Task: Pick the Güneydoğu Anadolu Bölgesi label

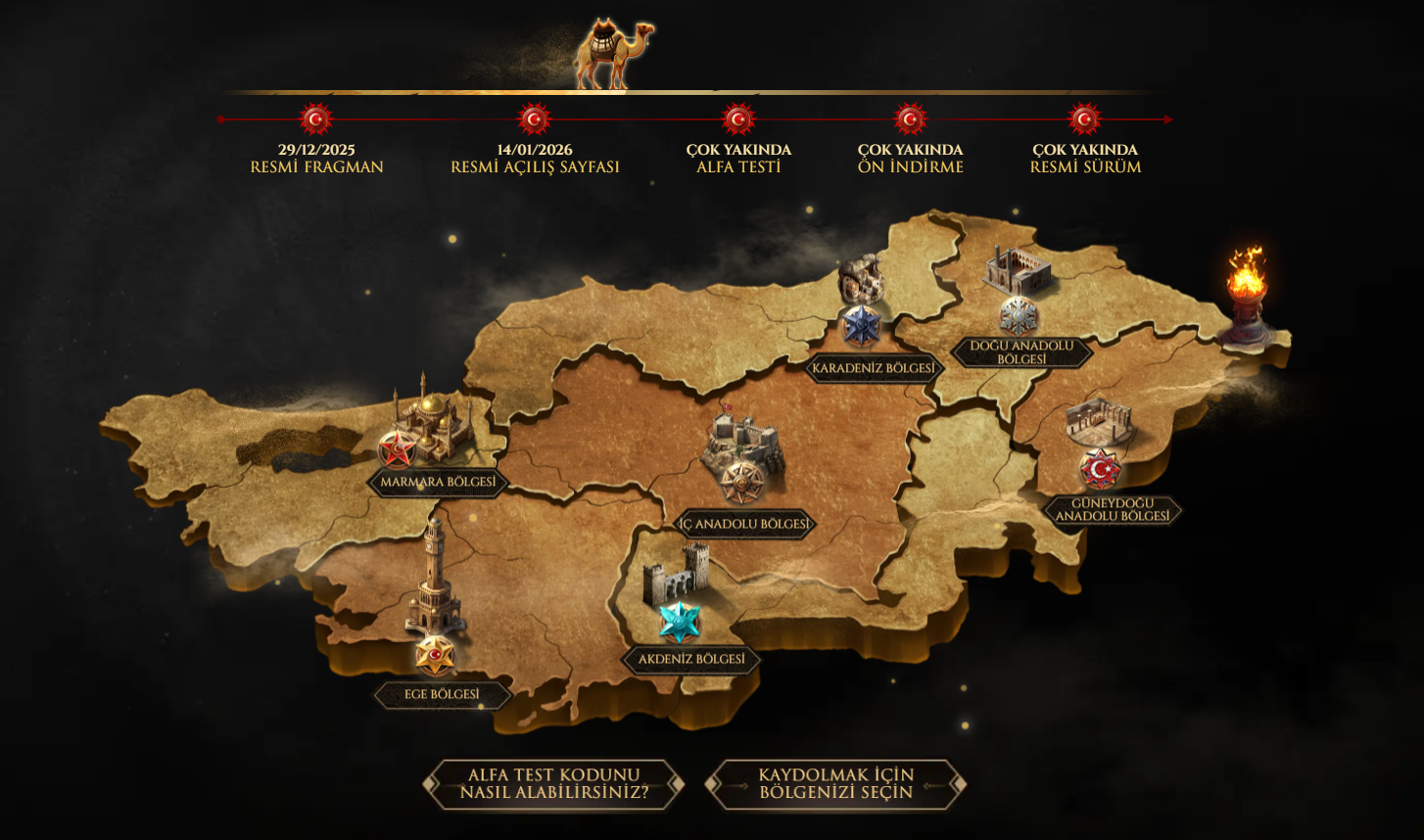Action: (1113, 510)
